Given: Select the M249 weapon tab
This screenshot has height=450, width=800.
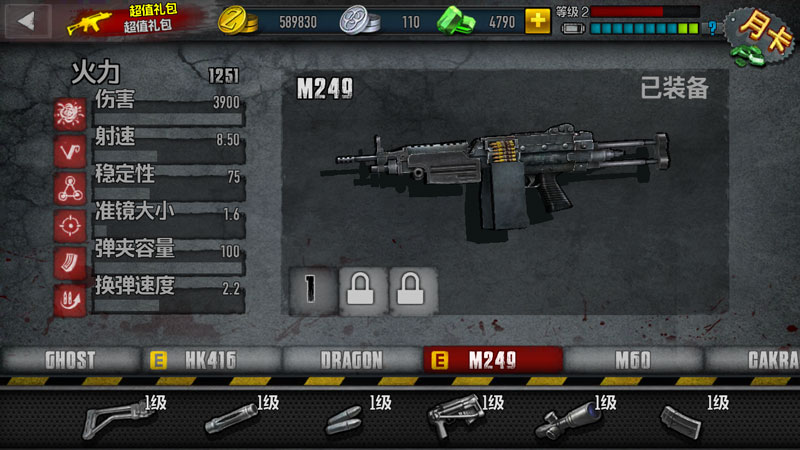Looking at the screenshot, I should tap(491, 360).
